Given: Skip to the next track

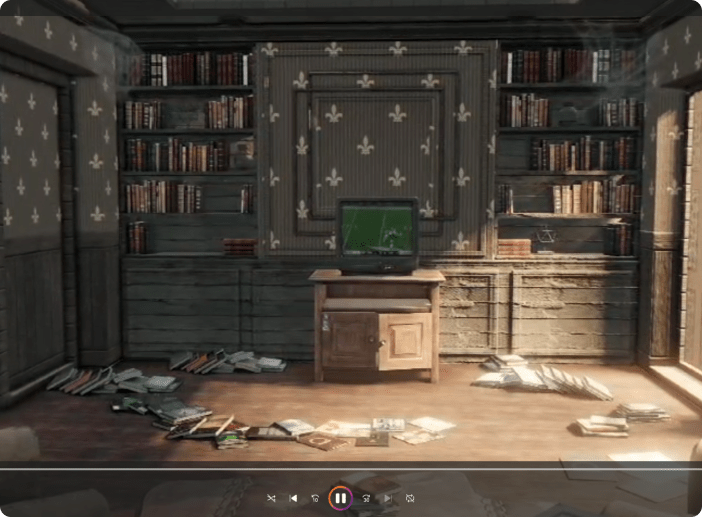Looking at the screenshot, I should [x=388, y=497].
